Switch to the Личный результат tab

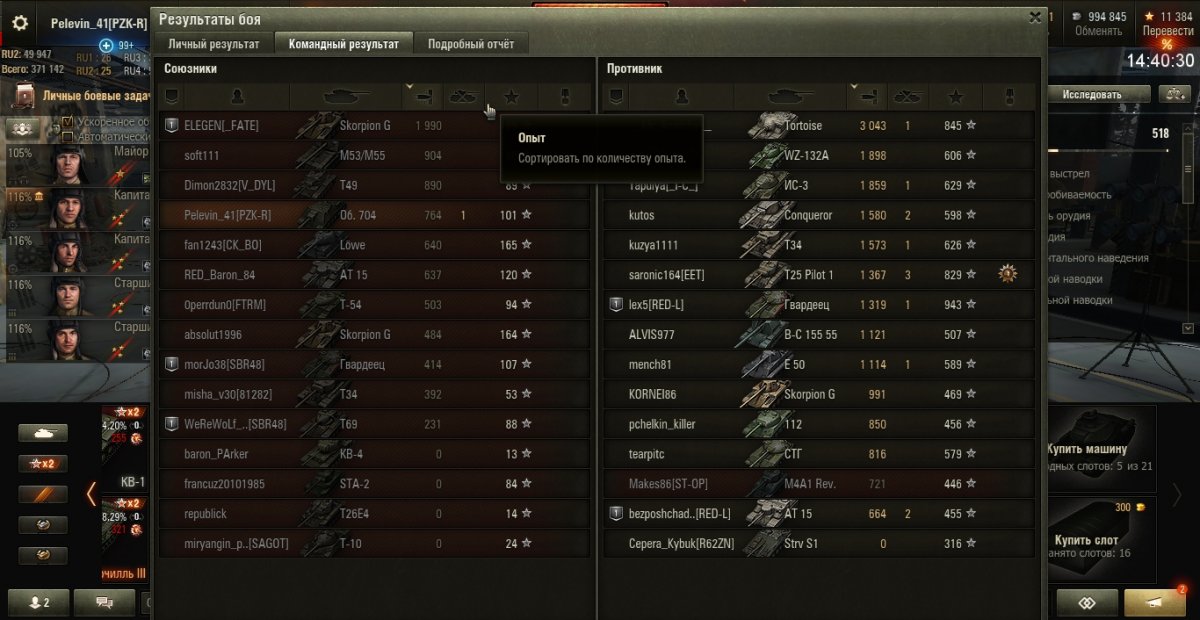[x=214, y=44]
